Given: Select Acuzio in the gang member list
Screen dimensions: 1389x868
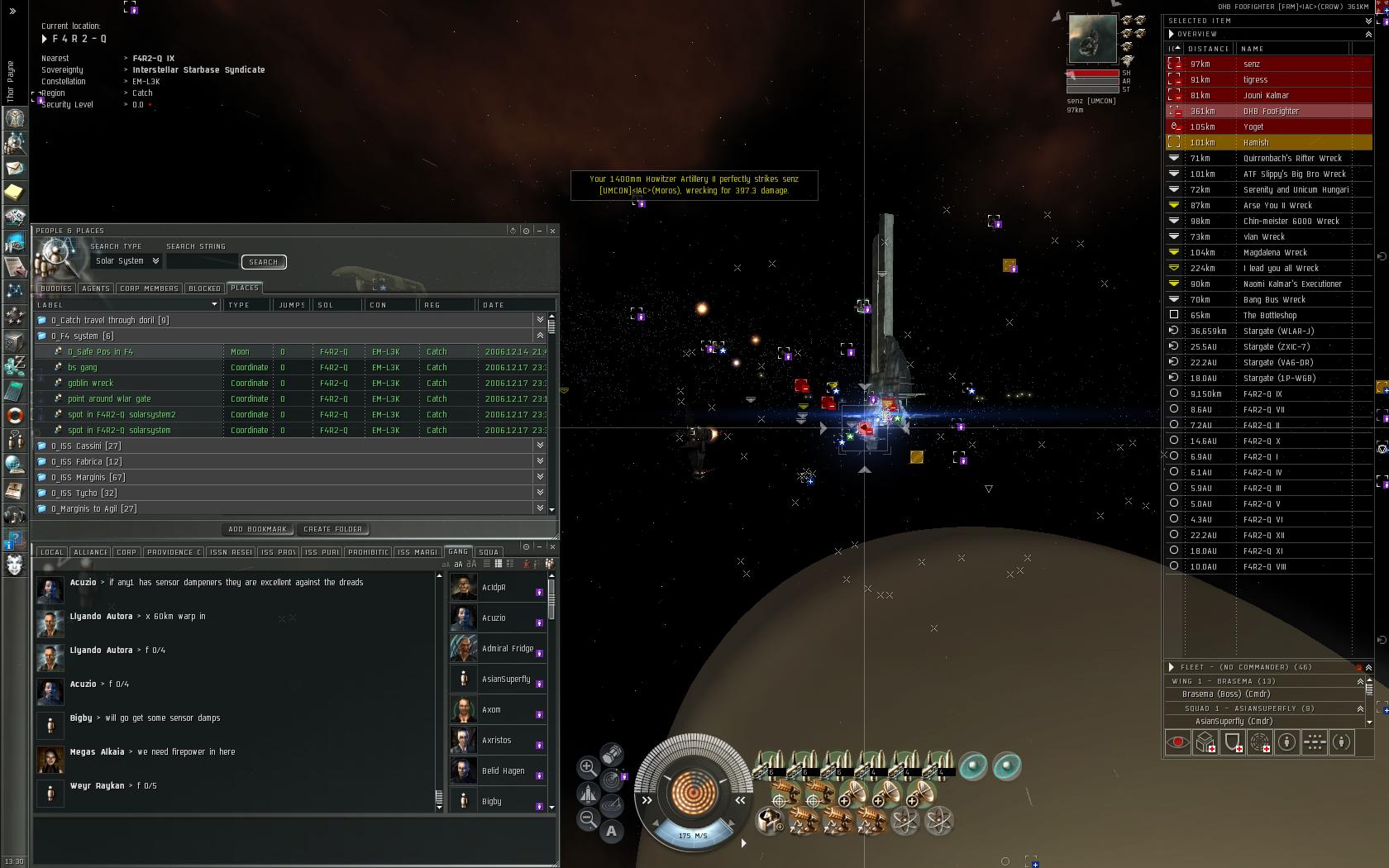Looking at the screenshot, I should 494,618.
